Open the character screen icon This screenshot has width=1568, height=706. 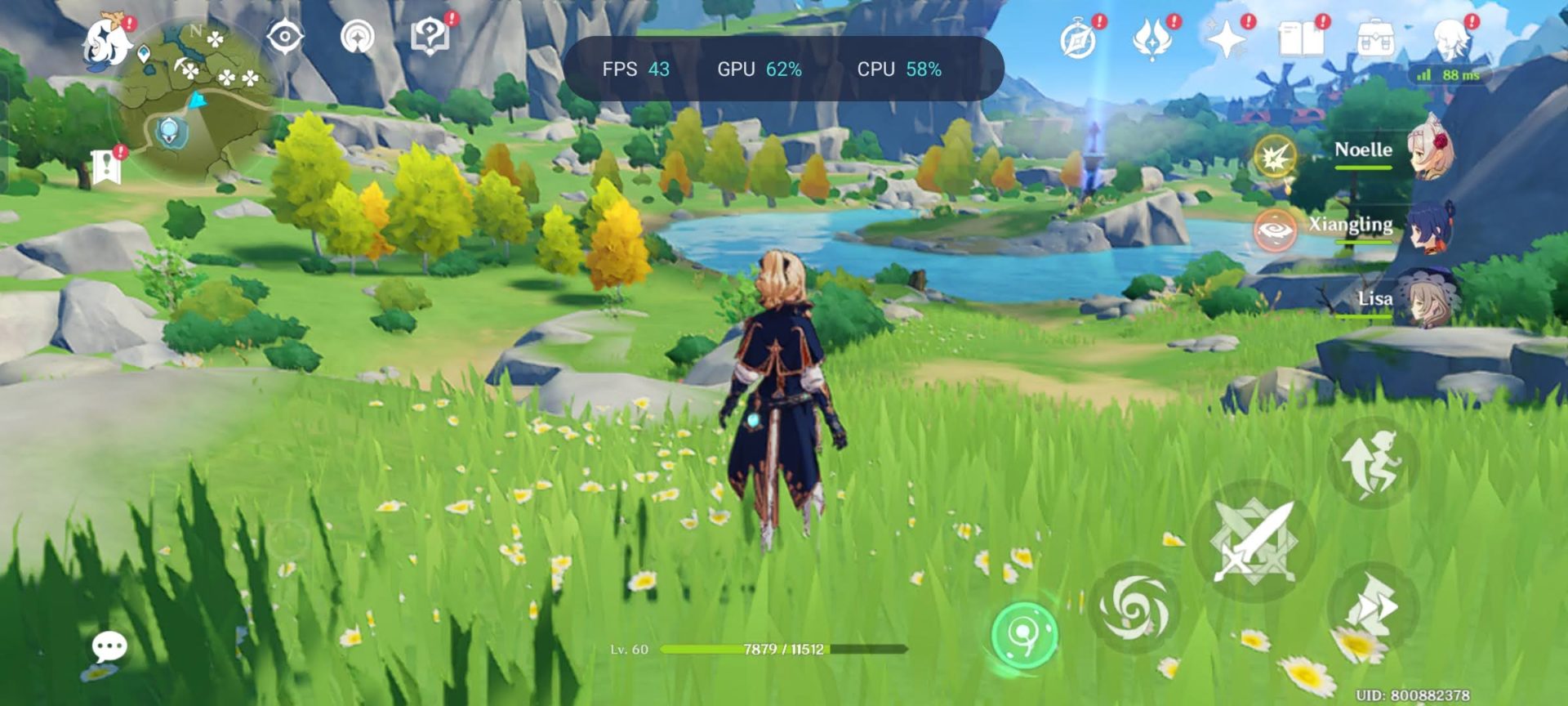(1450, 39)
